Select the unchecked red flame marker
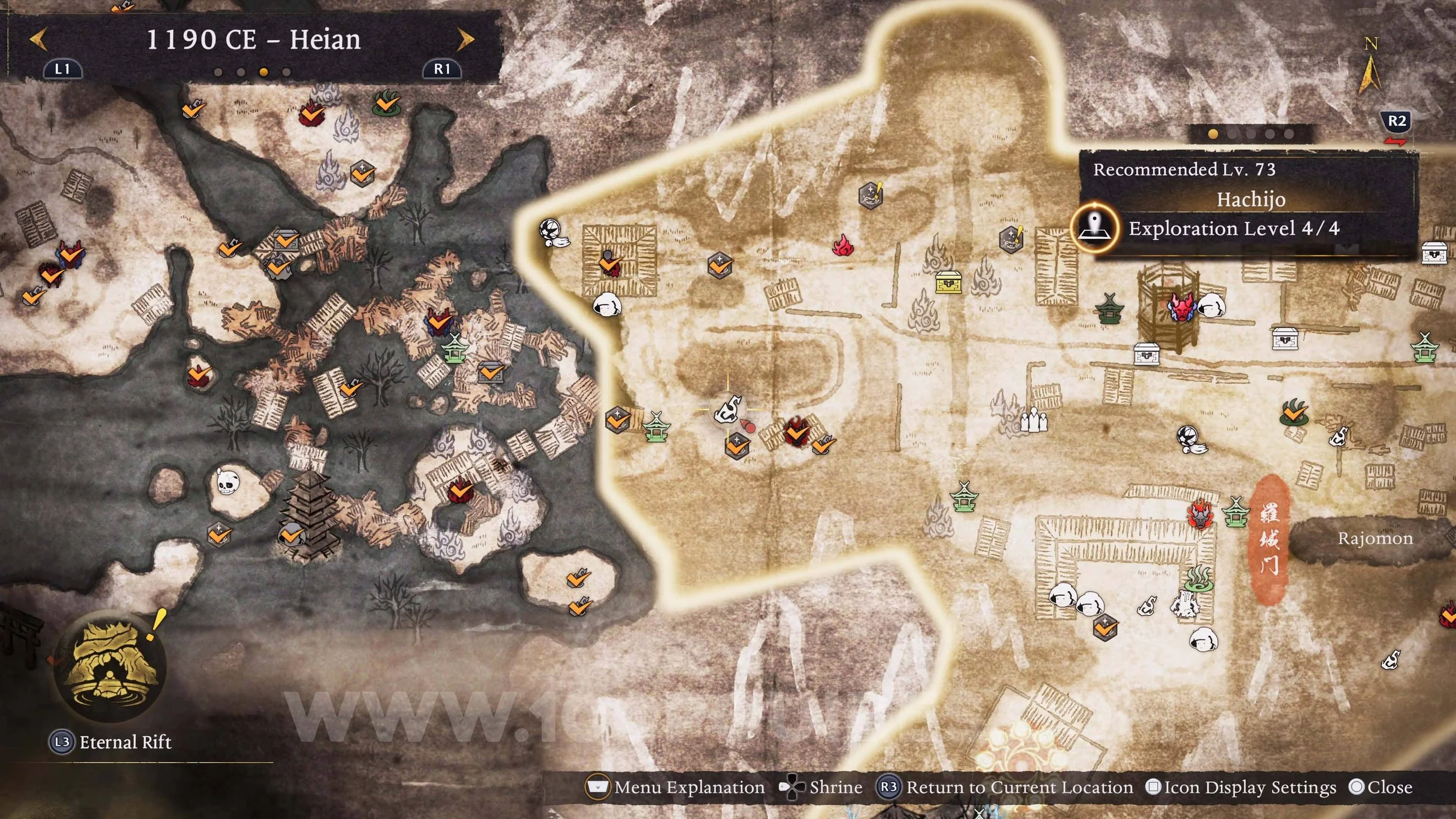Viewport: 1456px width, 819px height. (x=843, y=246)
